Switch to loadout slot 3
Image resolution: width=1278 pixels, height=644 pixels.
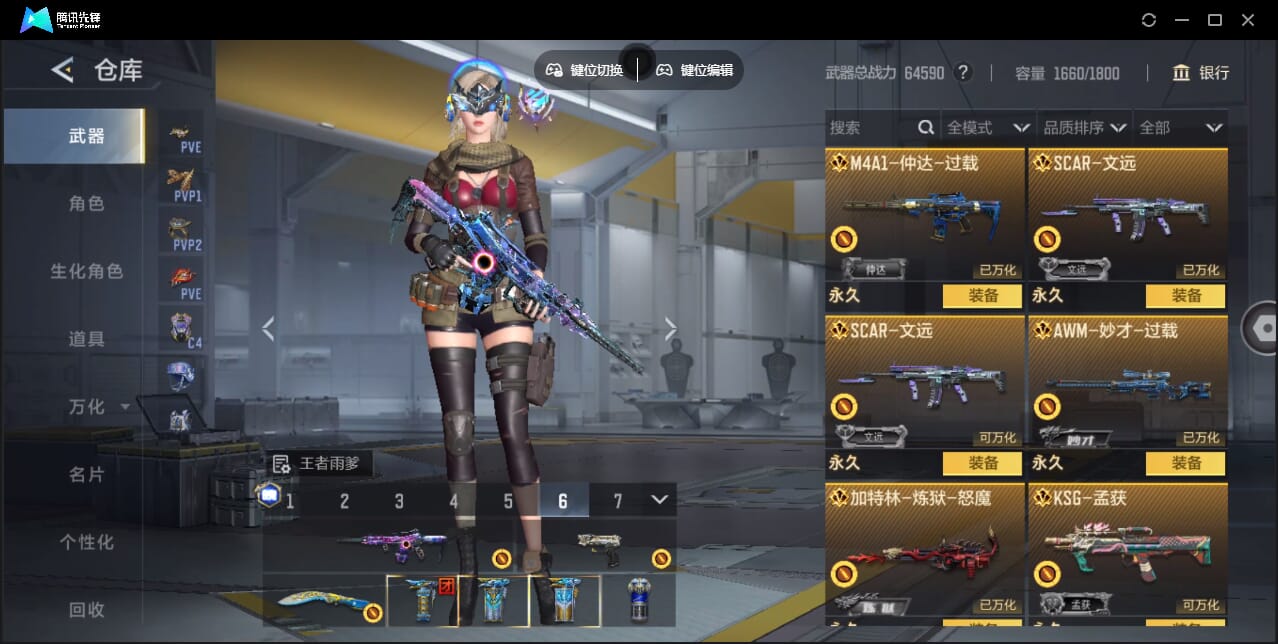pyautogui.click(x=399, y=501)
